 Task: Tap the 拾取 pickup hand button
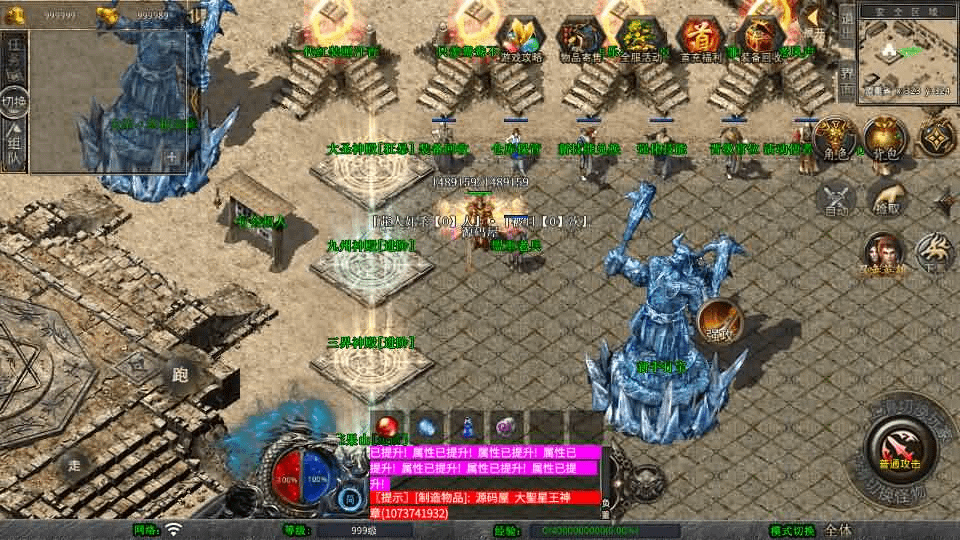(886, 198)
